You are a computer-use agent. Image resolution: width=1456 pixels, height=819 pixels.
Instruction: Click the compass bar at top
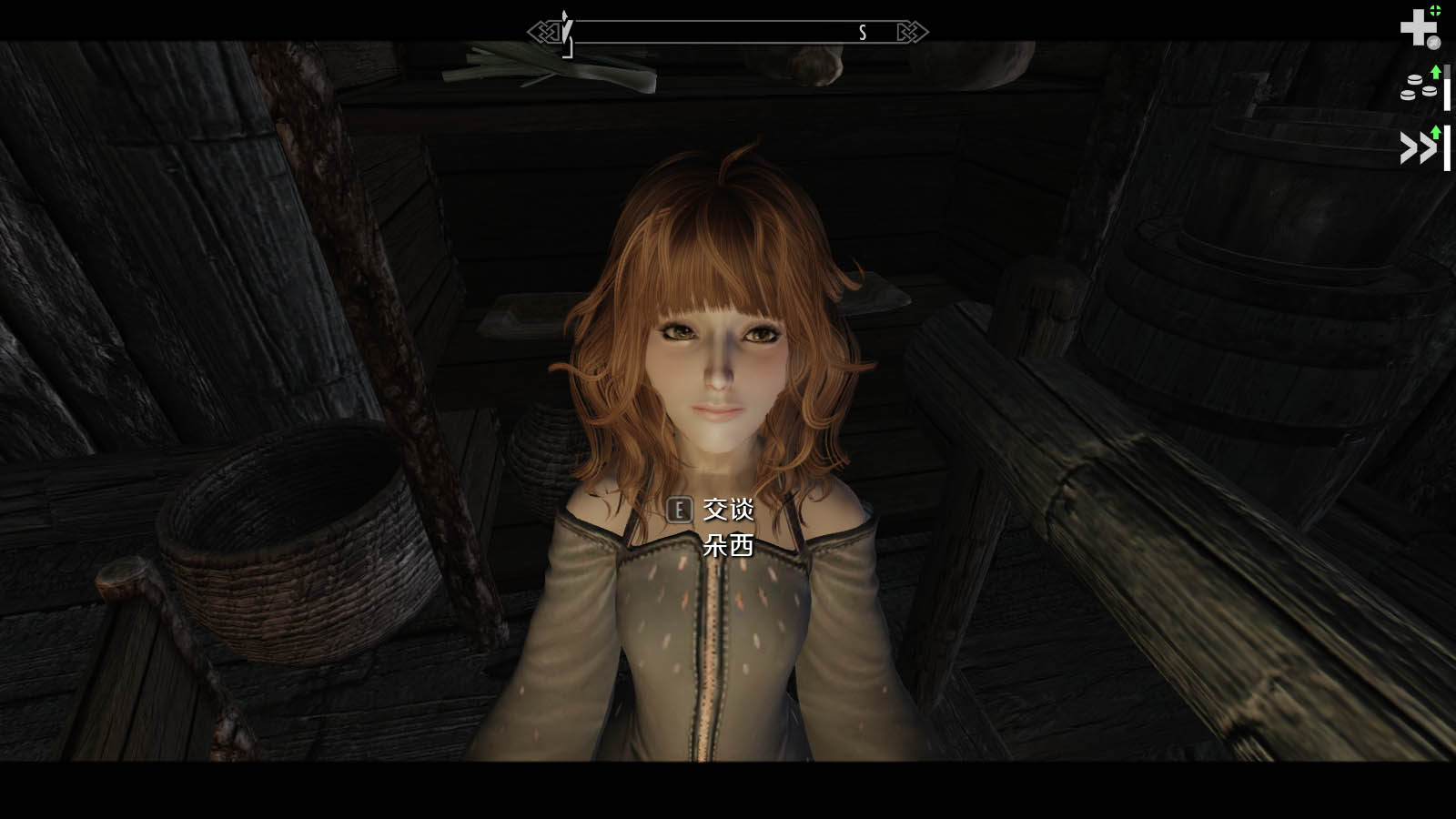coord(728,33)
